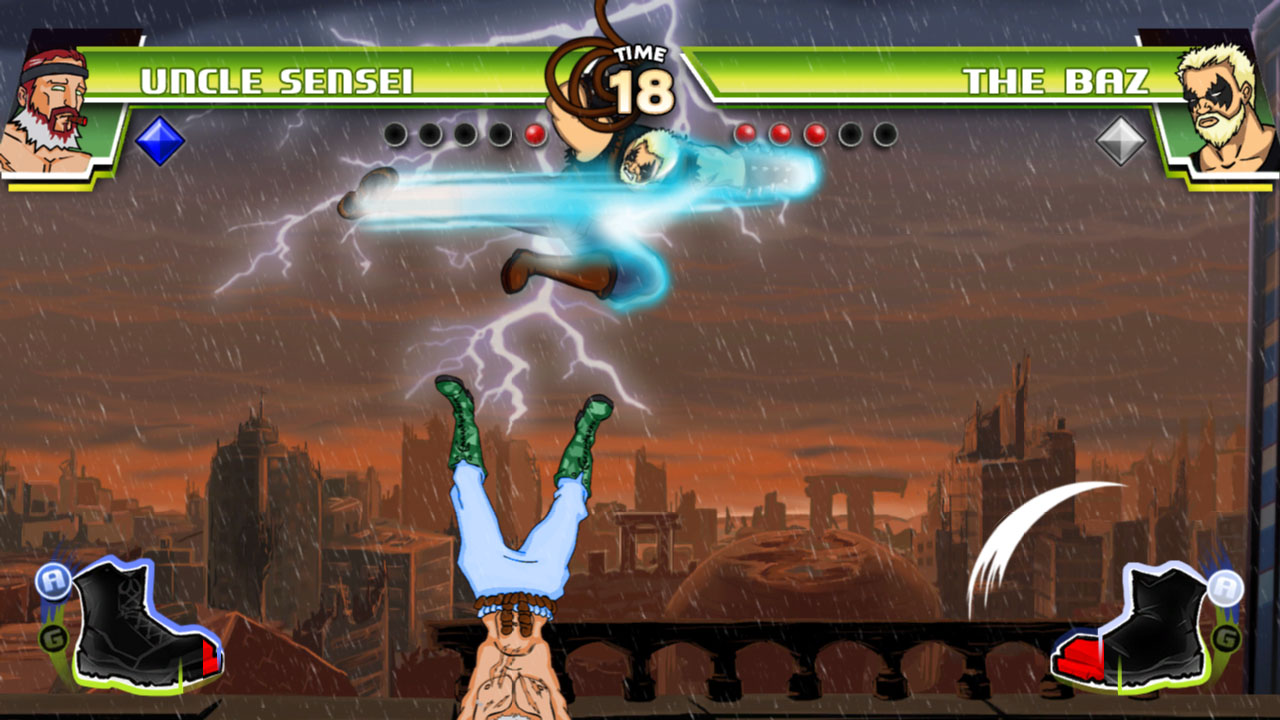Select Uncle Sensei's character portrait
The image size is (1280, 720).
tap(55, 90)
